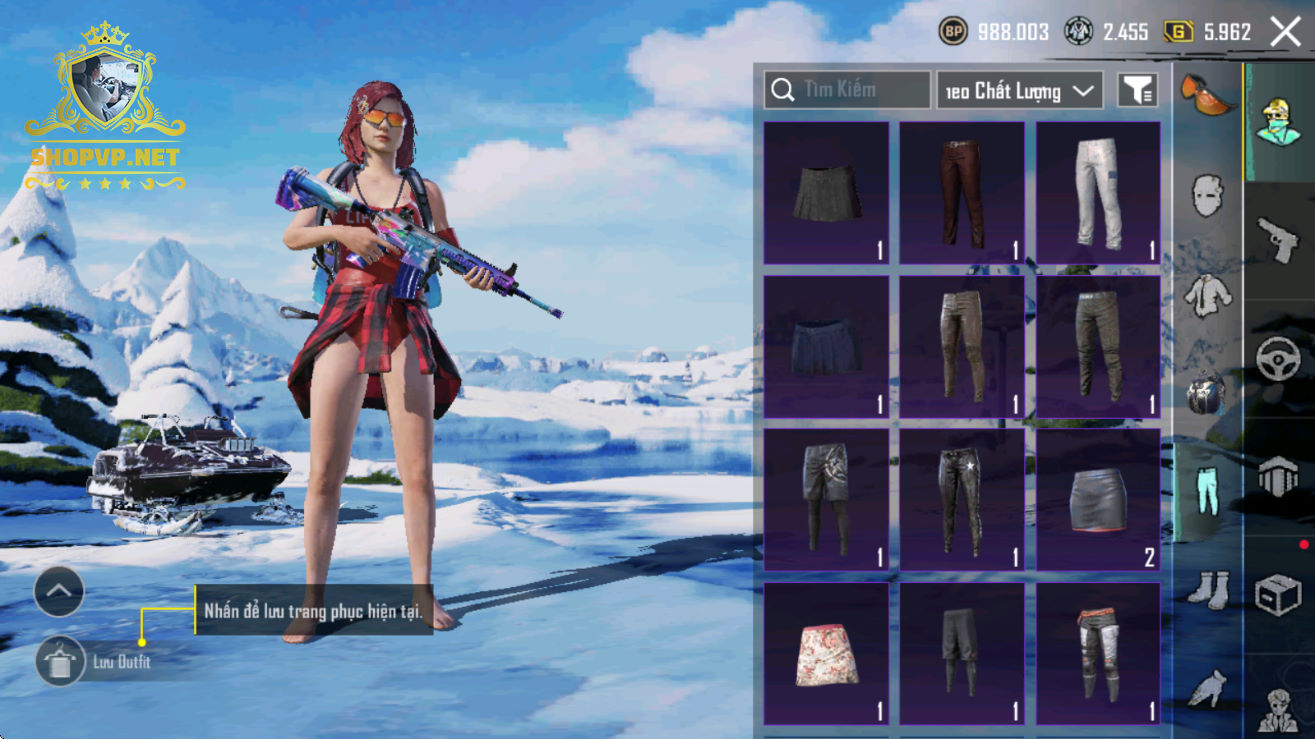Viewport: 1315px width, 739px height.
Task: Select the white pants item
Action: coord(1097,193)
